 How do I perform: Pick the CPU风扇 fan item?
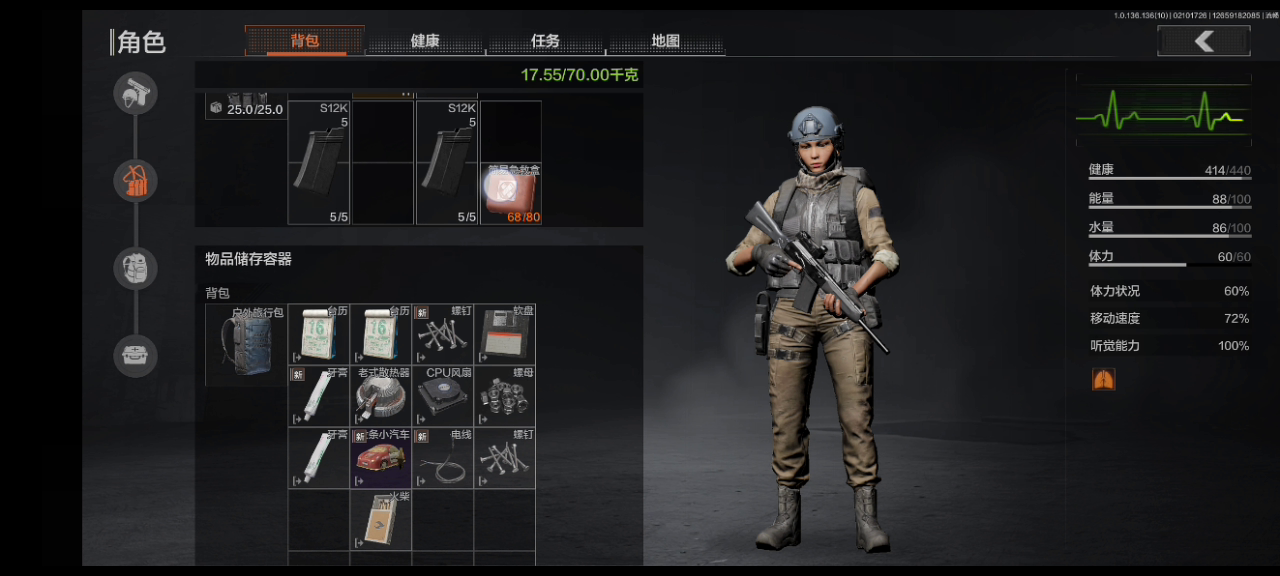pyautogui.click(x=443, y=397)
